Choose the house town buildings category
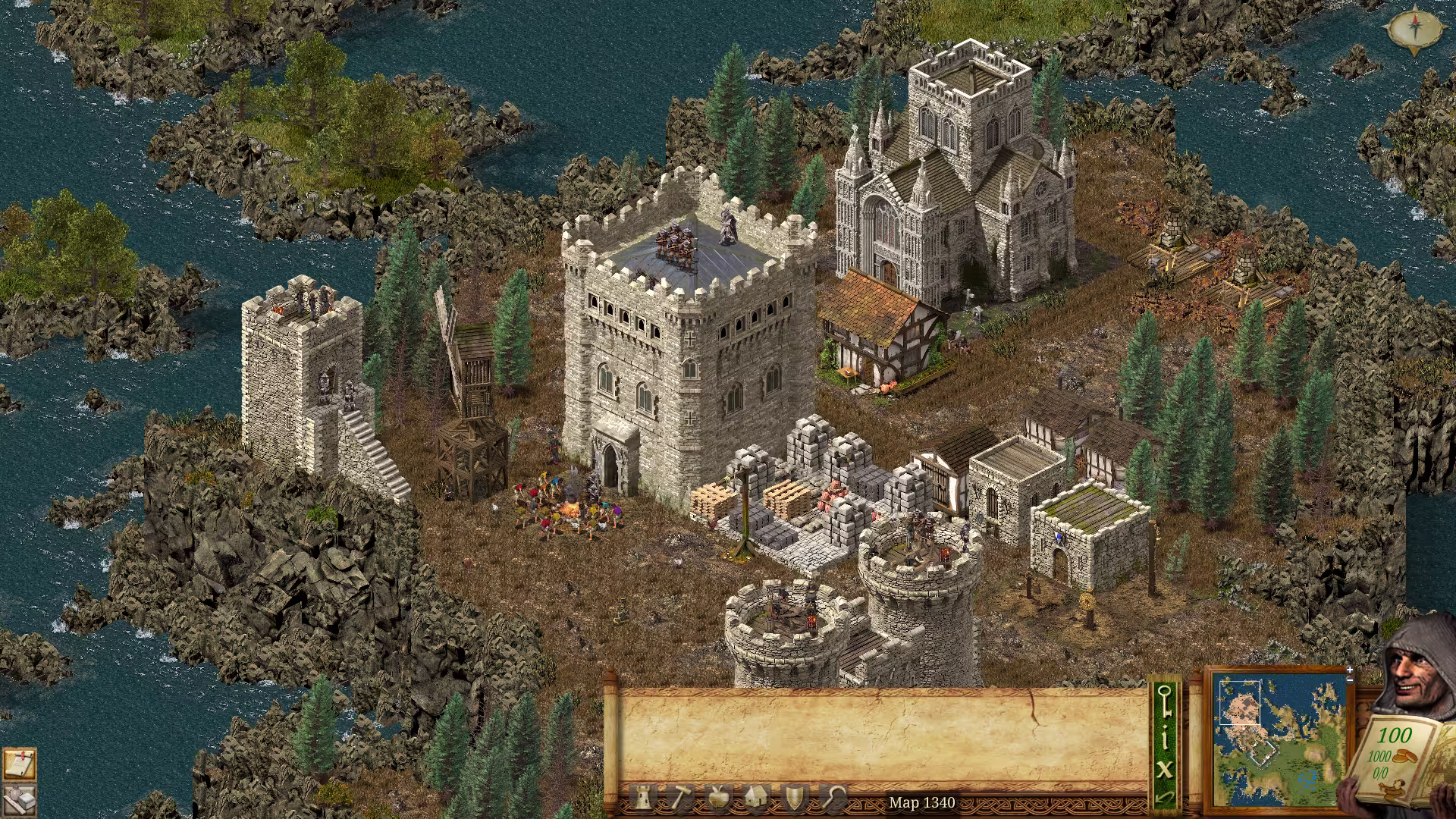Screen dimensions: 1456x819 [x=756, y=798]
